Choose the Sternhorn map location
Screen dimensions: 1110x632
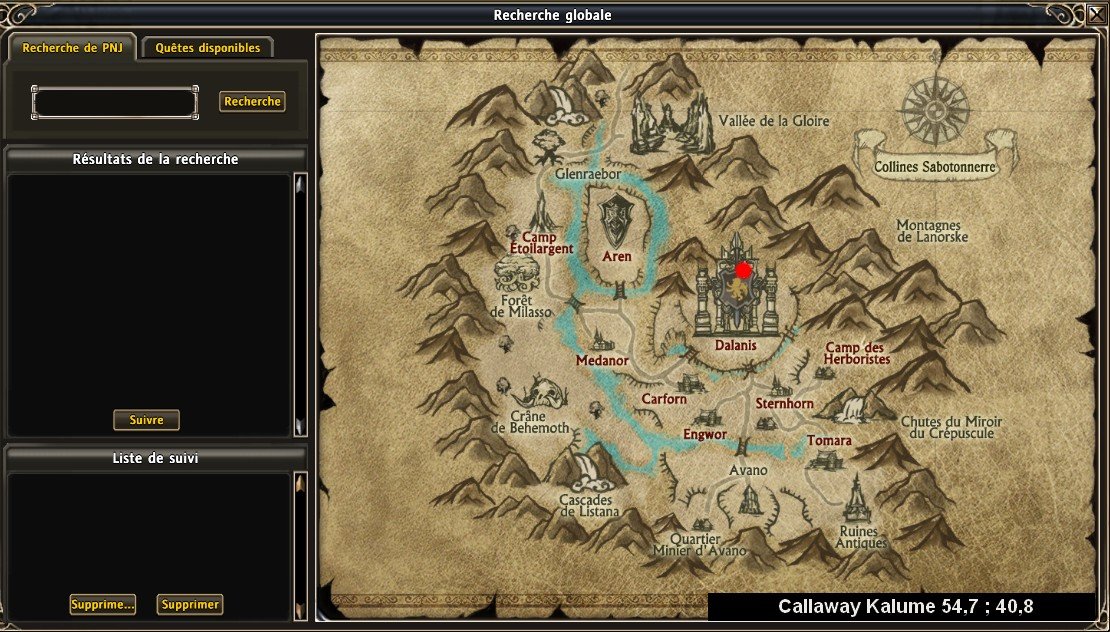tap(784, 404)
